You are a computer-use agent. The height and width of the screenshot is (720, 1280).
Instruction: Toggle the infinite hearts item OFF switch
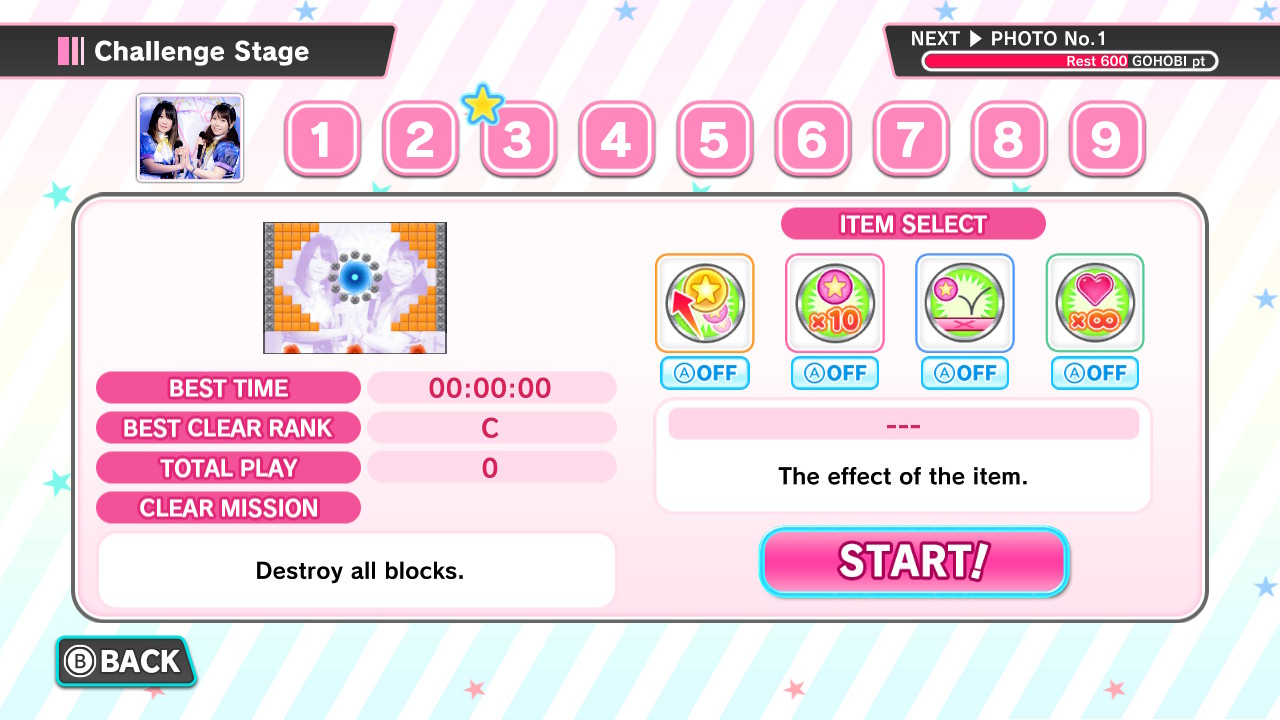[1094, 373]
